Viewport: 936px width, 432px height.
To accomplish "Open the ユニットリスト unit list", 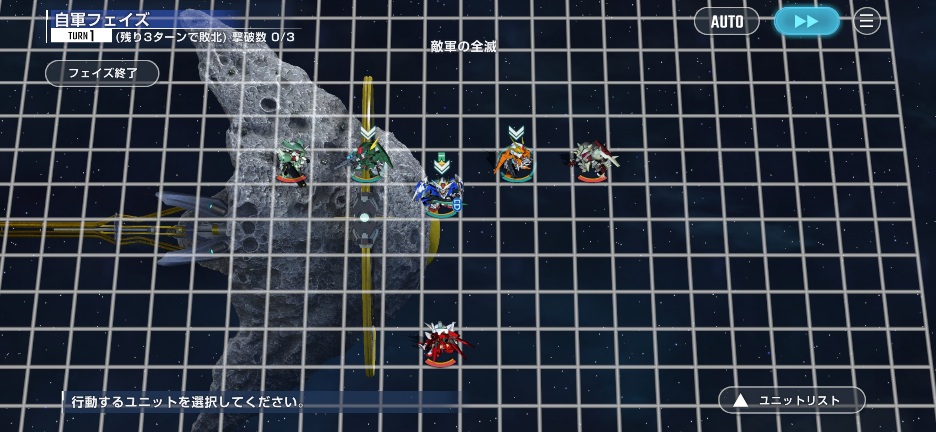I will click(791, 400).
